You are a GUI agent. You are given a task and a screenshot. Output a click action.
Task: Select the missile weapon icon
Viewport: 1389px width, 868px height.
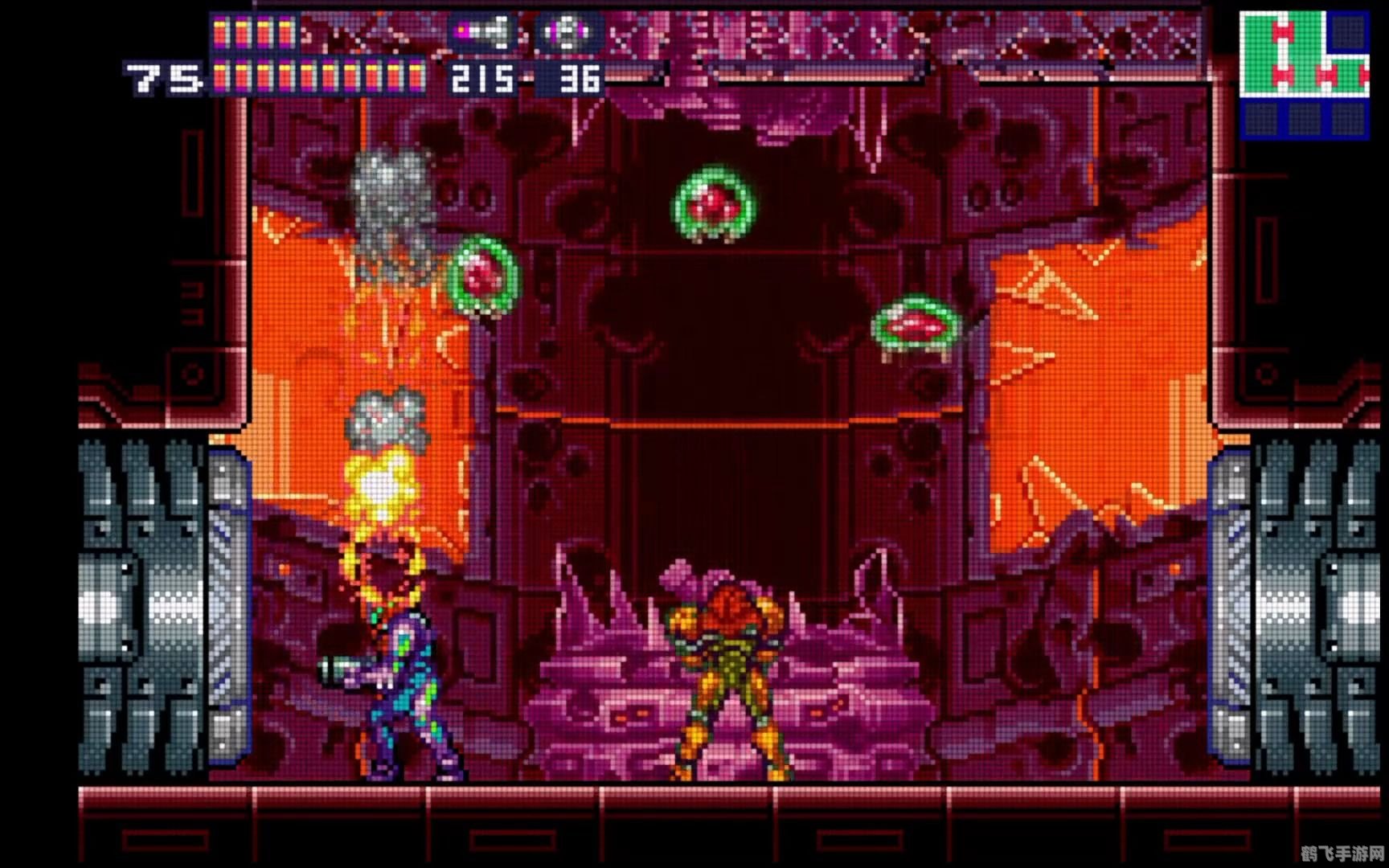tap(483, 33)
